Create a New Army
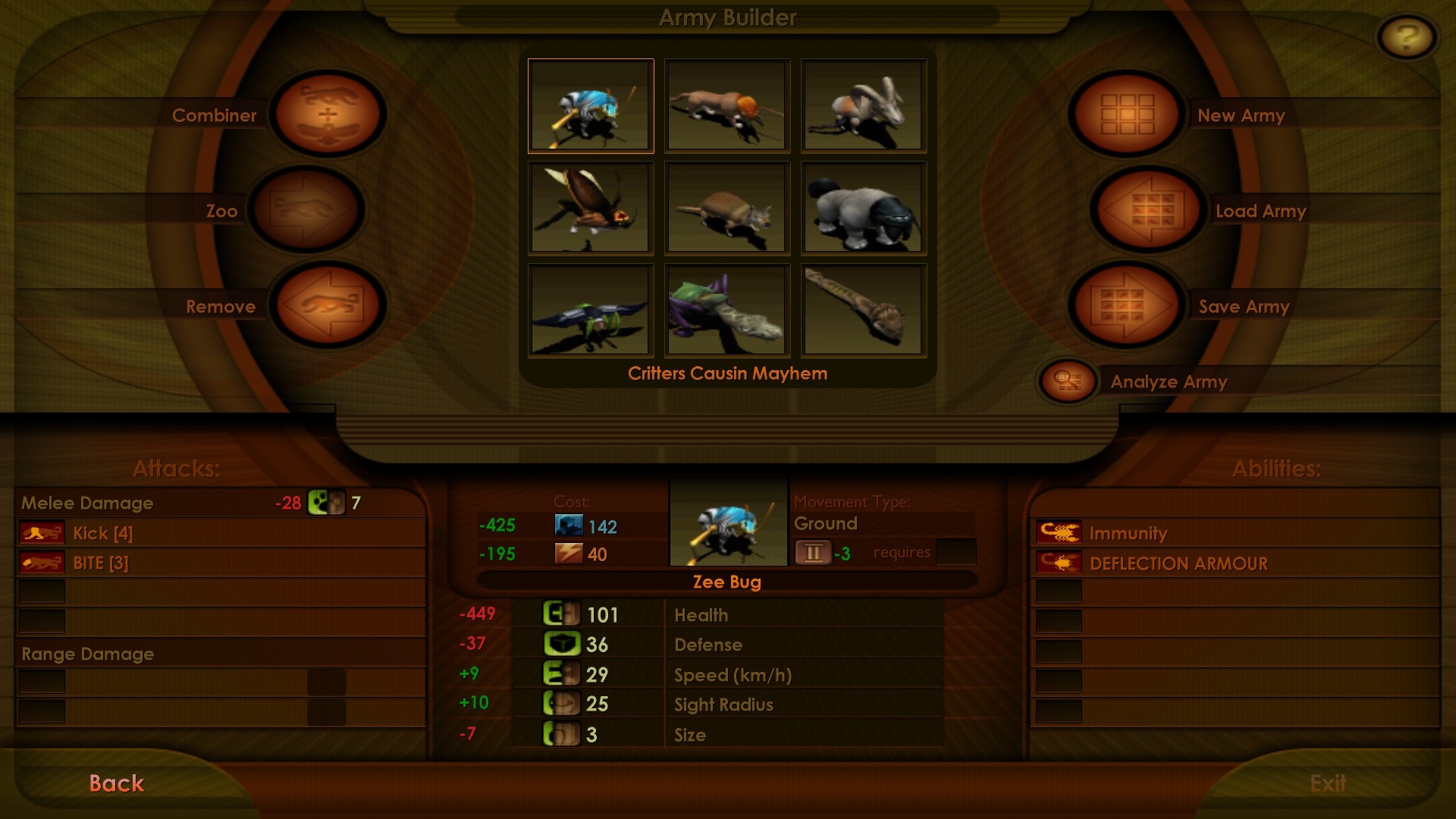 [x=1127, y=115]
